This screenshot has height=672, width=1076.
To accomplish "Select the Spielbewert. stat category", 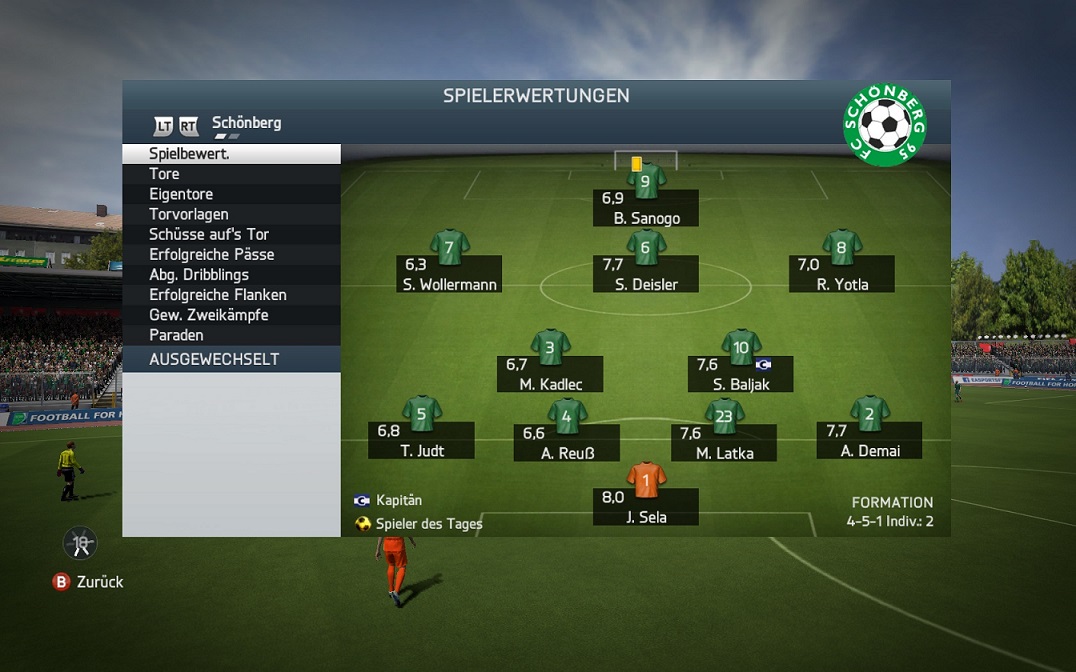I will tap(231, 154).
